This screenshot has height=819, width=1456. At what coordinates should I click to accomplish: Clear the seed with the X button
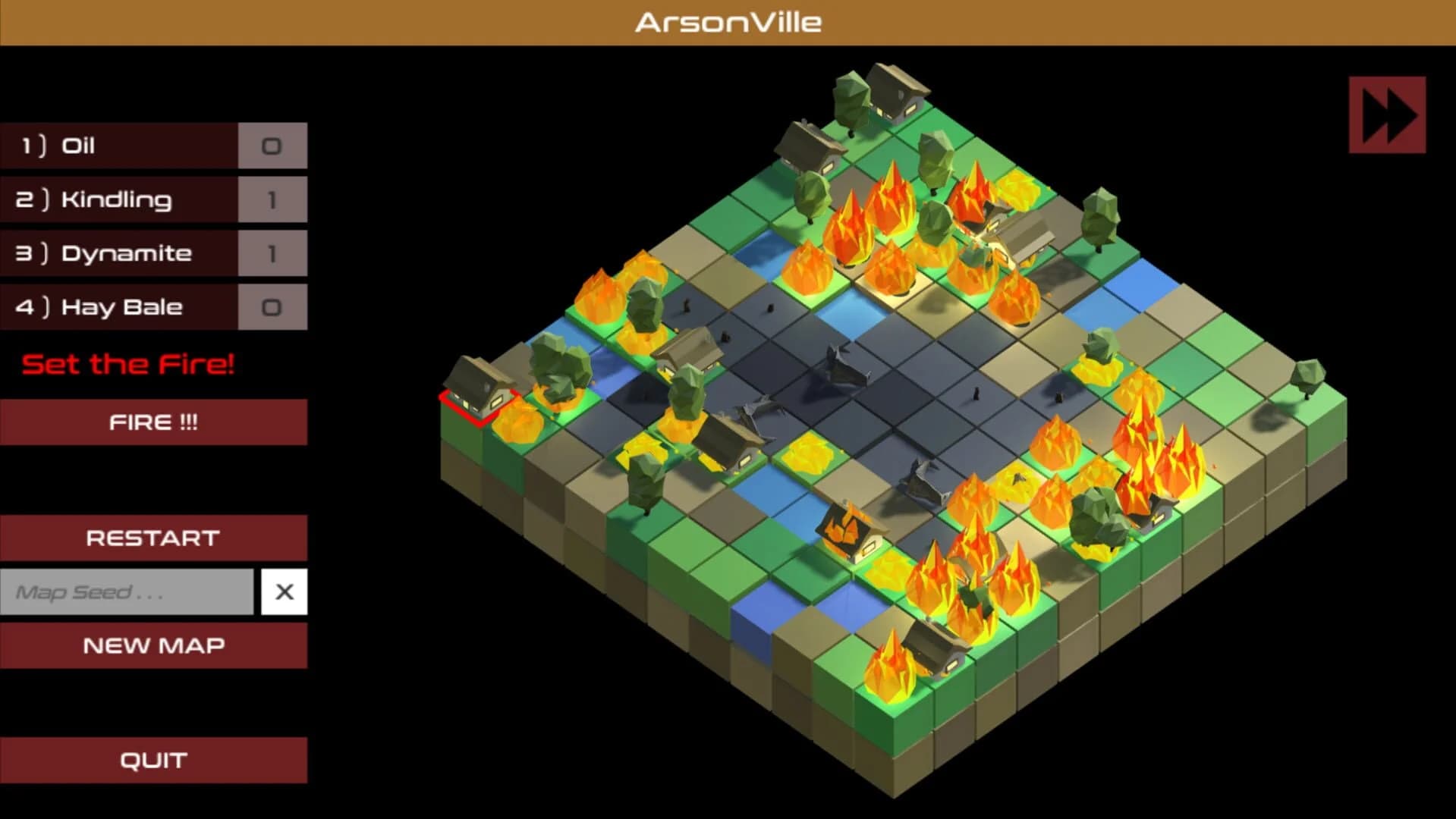pyautogui.click(x=285, y=591)
